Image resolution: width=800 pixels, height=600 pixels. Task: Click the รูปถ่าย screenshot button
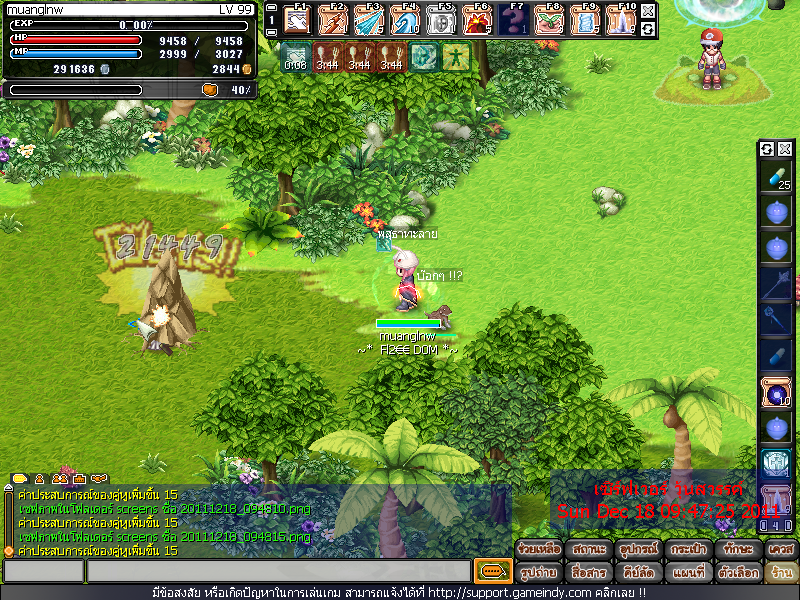[x=539, y=573]
